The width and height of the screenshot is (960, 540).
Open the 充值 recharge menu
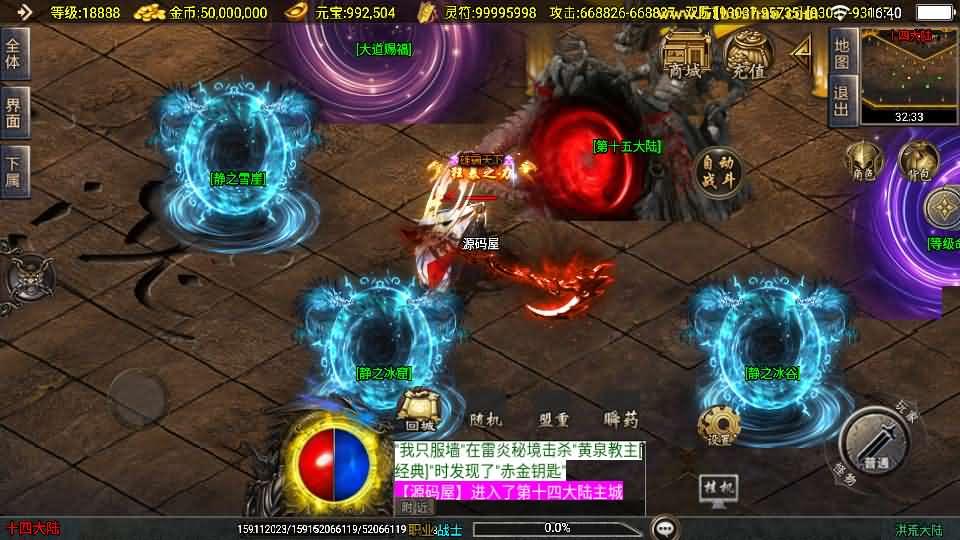point(748,55)
